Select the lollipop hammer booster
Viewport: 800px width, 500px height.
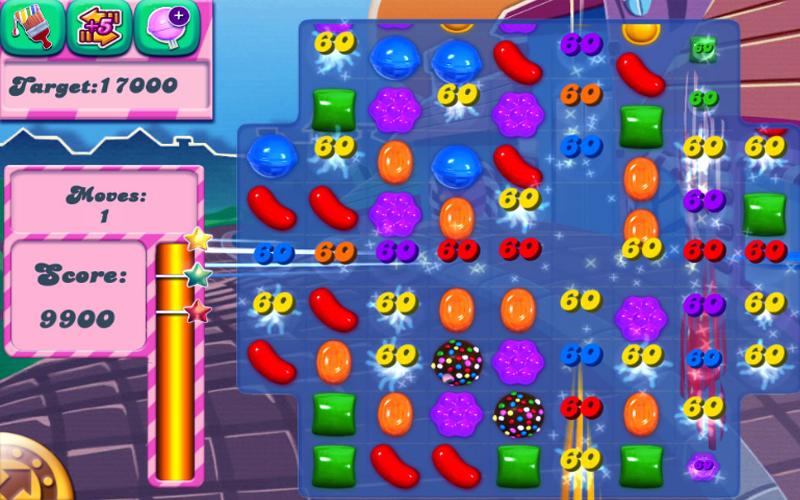click(163, 27)
